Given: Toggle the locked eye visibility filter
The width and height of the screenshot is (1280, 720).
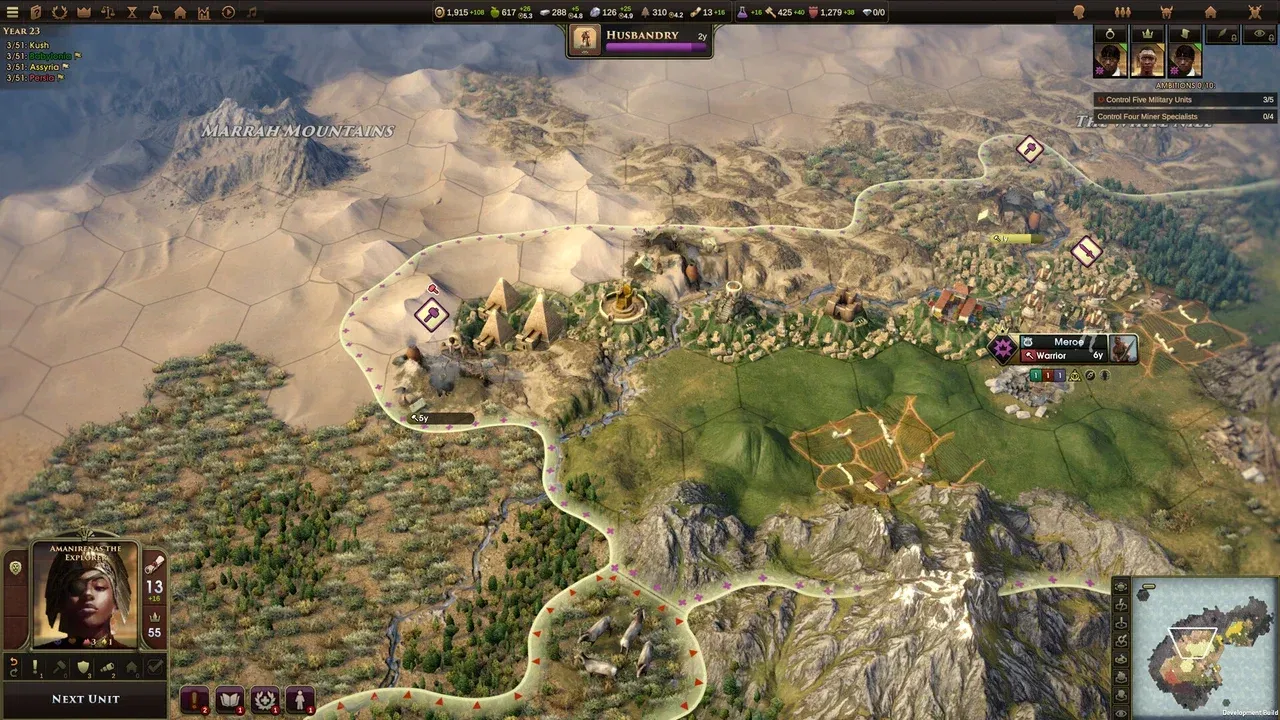Looking at the screenshot, I should pos(1259,35).
